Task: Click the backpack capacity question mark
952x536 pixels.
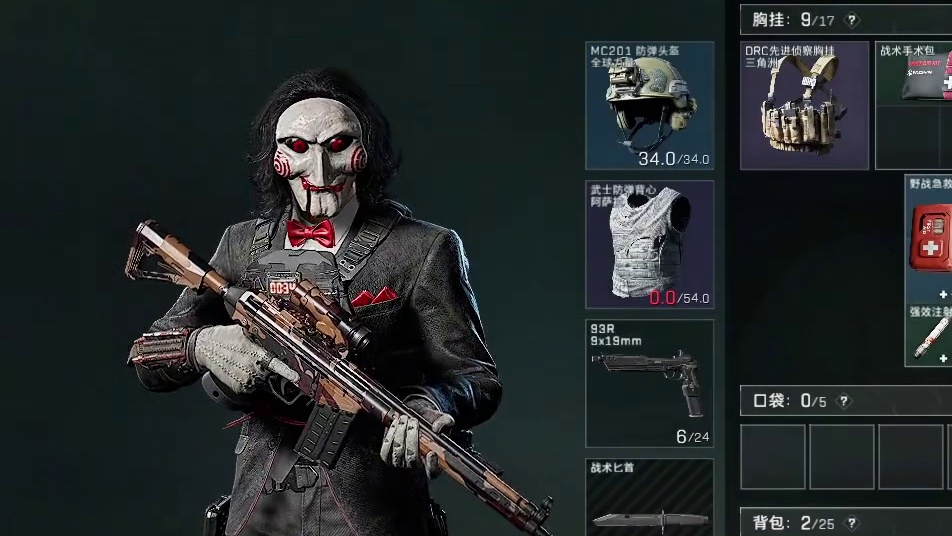Action: [x=852, y=523]
